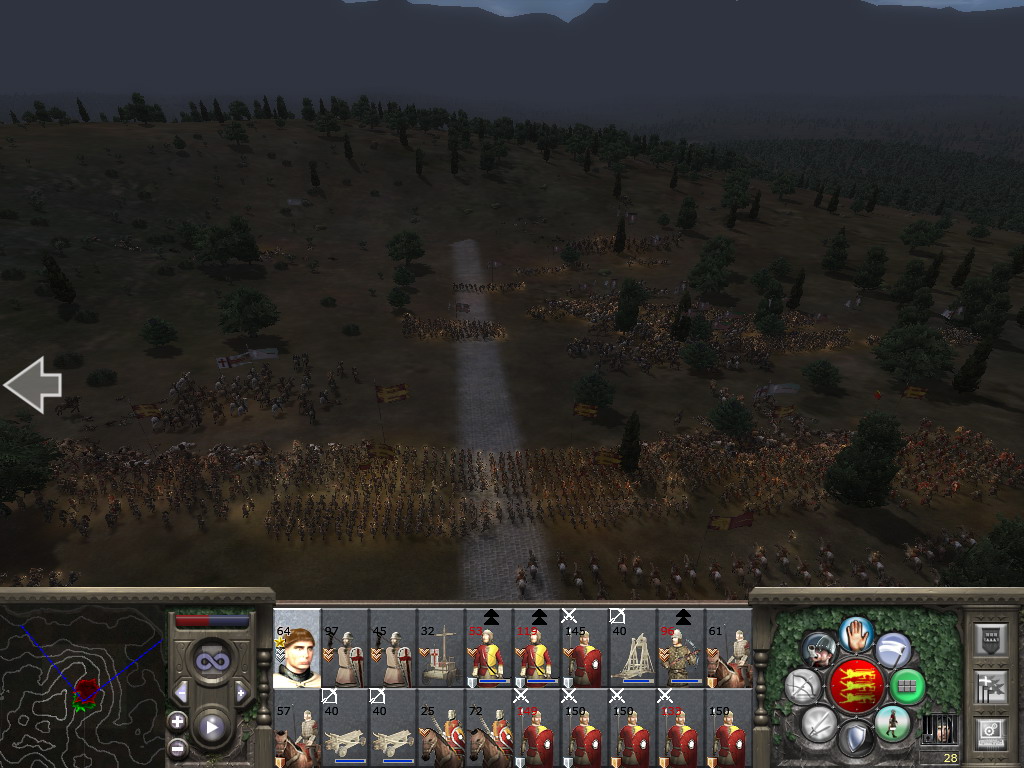
Task: Increase battle speed with the right arrow
Action: (241, 692)
